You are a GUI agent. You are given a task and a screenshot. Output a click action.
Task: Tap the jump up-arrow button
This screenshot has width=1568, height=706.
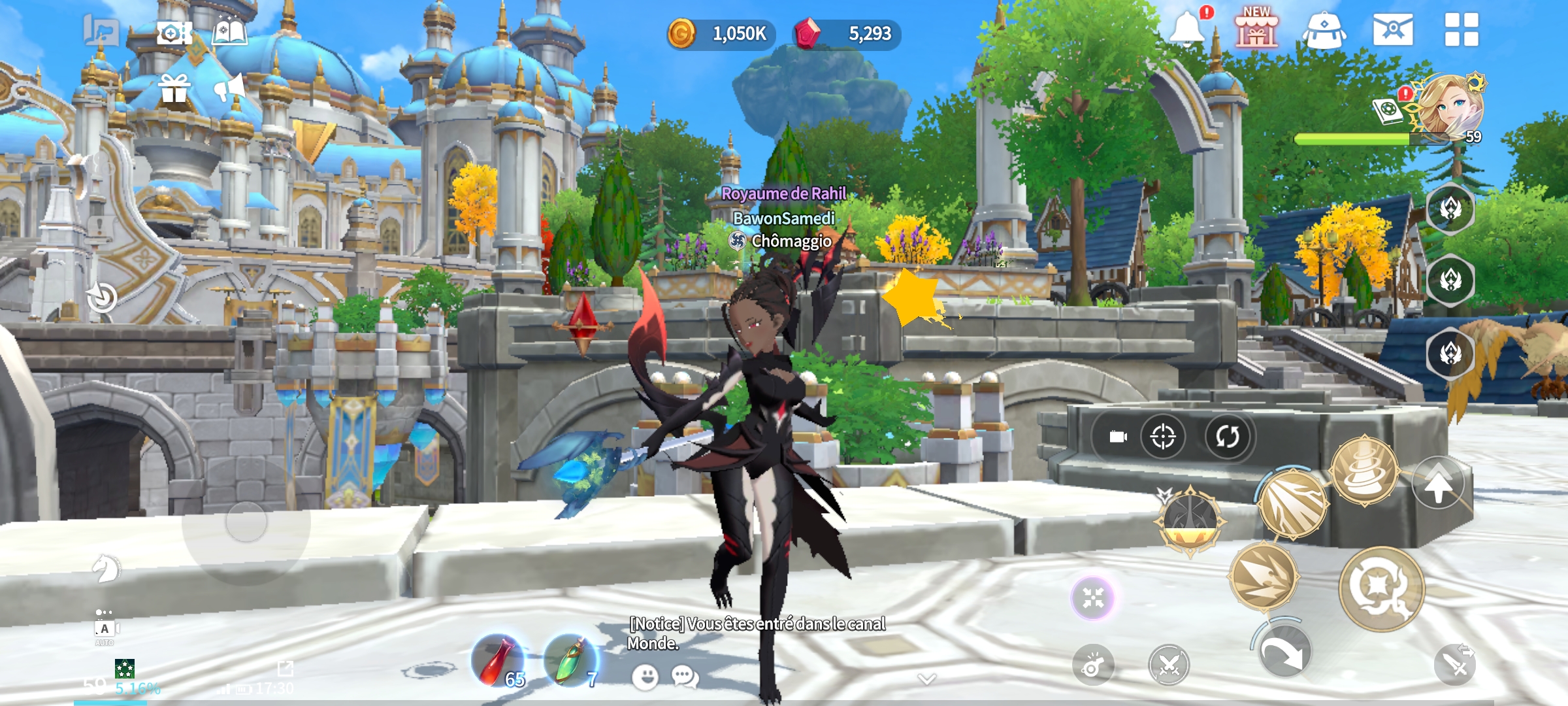(1438, 484)
